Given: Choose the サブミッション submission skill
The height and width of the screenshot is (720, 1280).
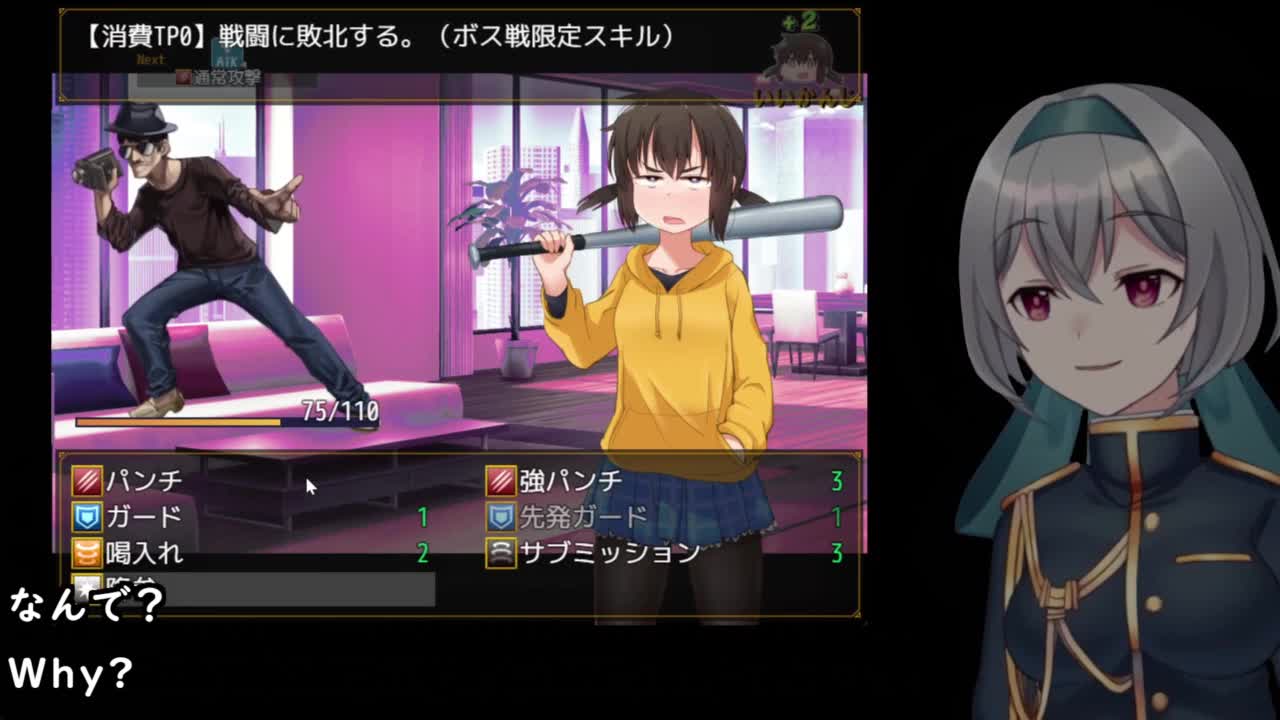Looking at the screenshot, I should [610, 553].
